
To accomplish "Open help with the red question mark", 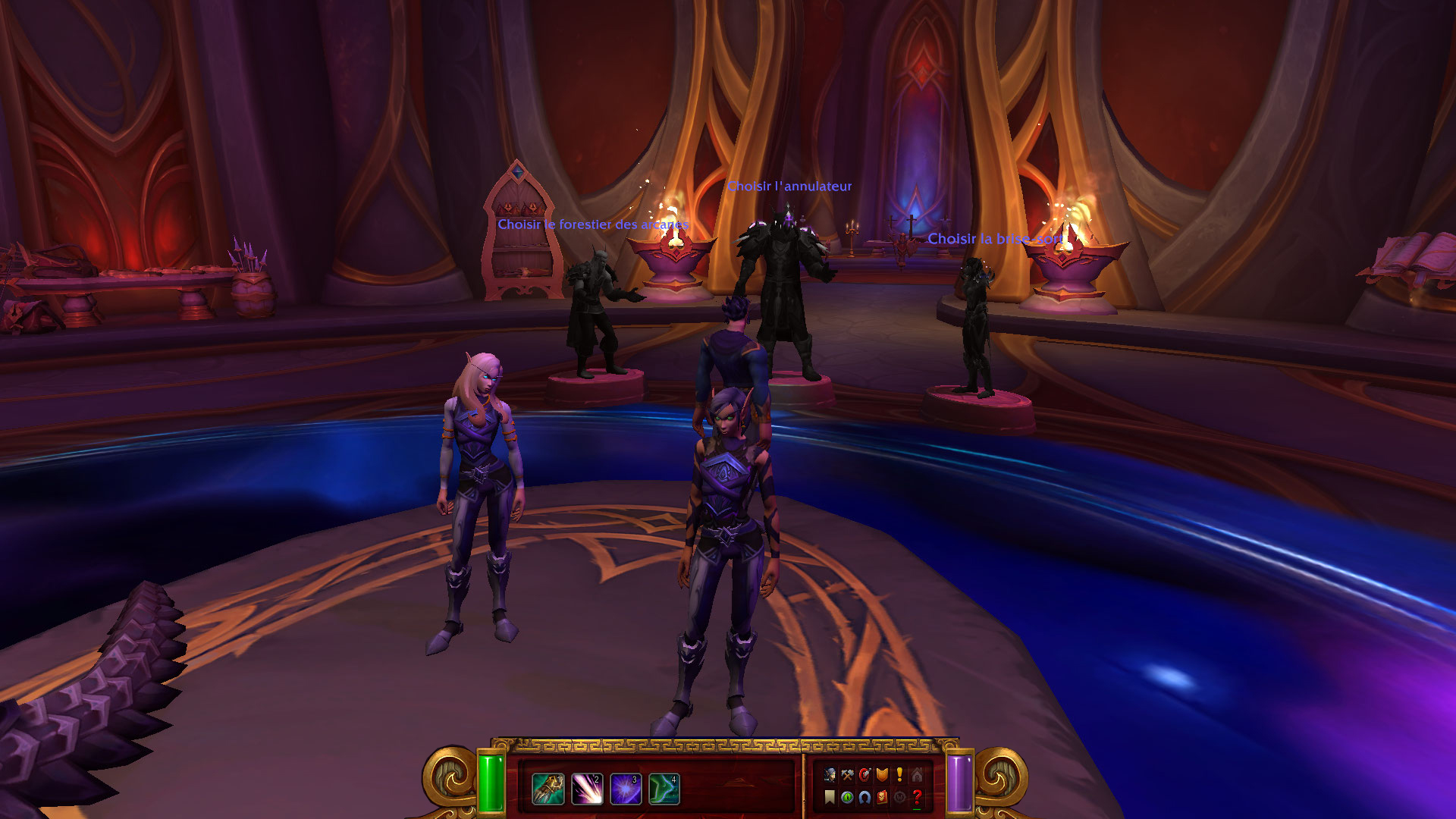I will point(917,797).
